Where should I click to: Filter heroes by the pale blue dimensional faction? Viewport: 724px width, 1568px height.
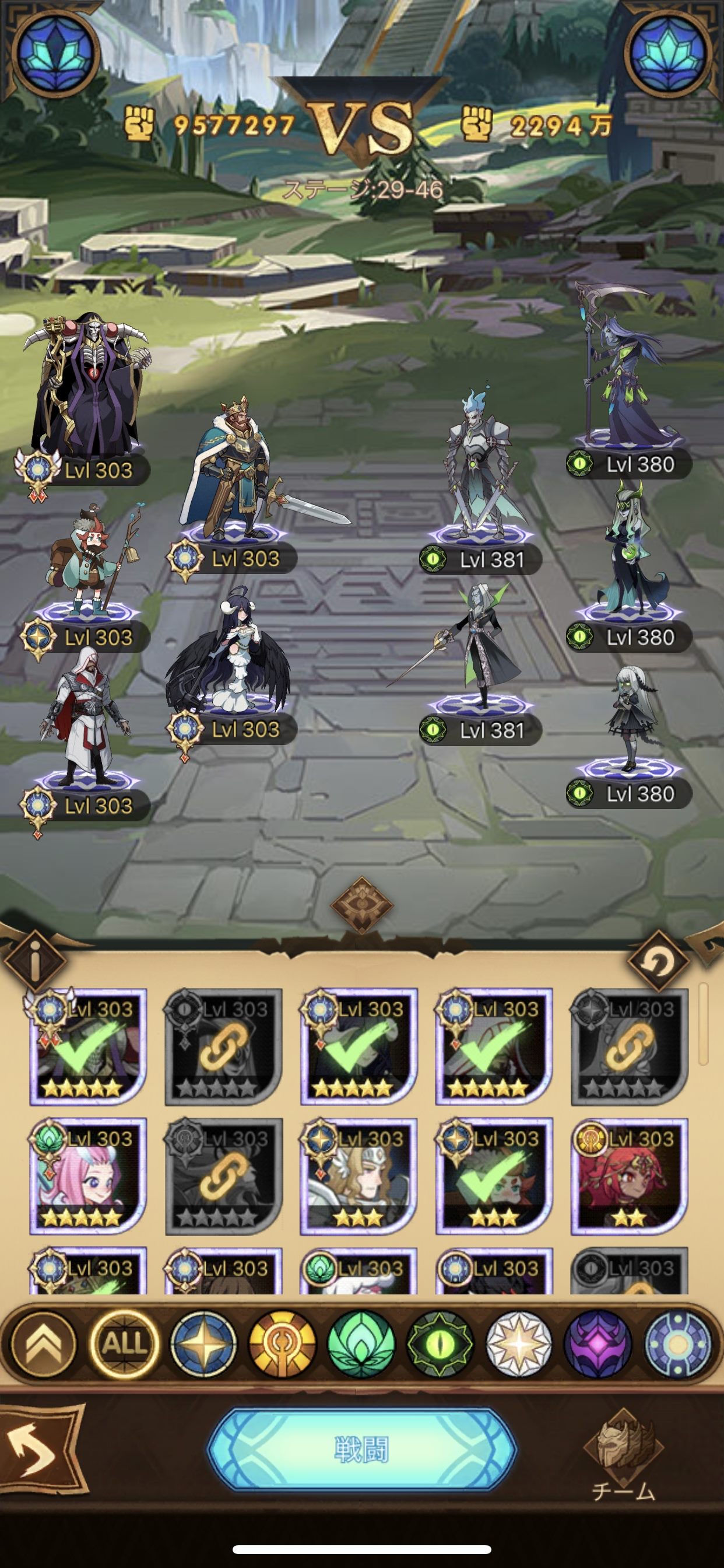(677, 1343)
